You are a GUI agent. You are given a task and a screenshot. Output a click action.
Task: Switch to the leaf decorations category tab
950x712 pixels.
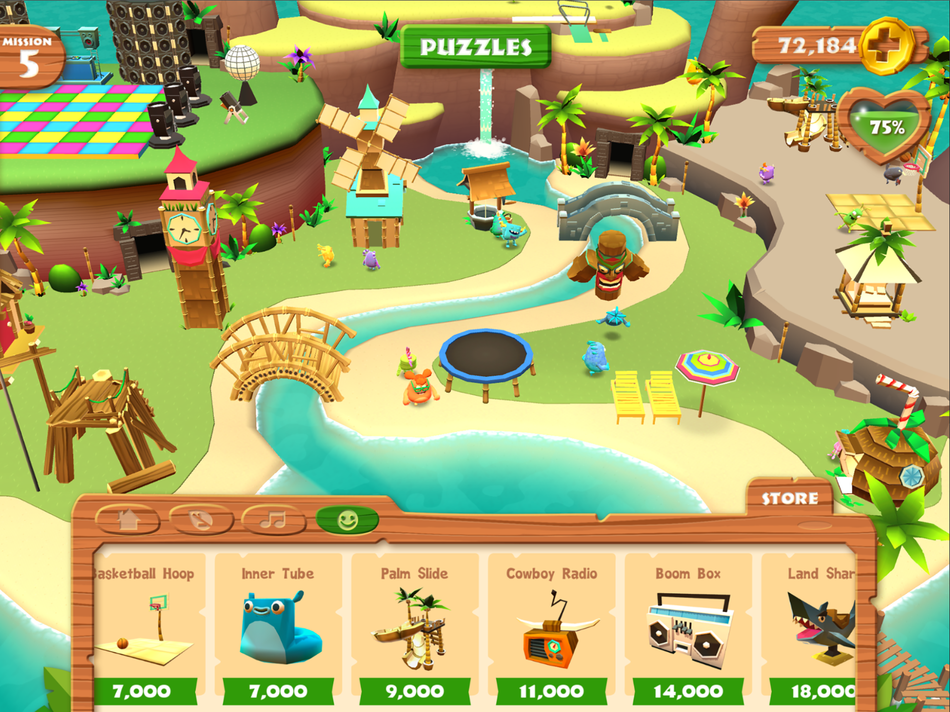(201, 520)
